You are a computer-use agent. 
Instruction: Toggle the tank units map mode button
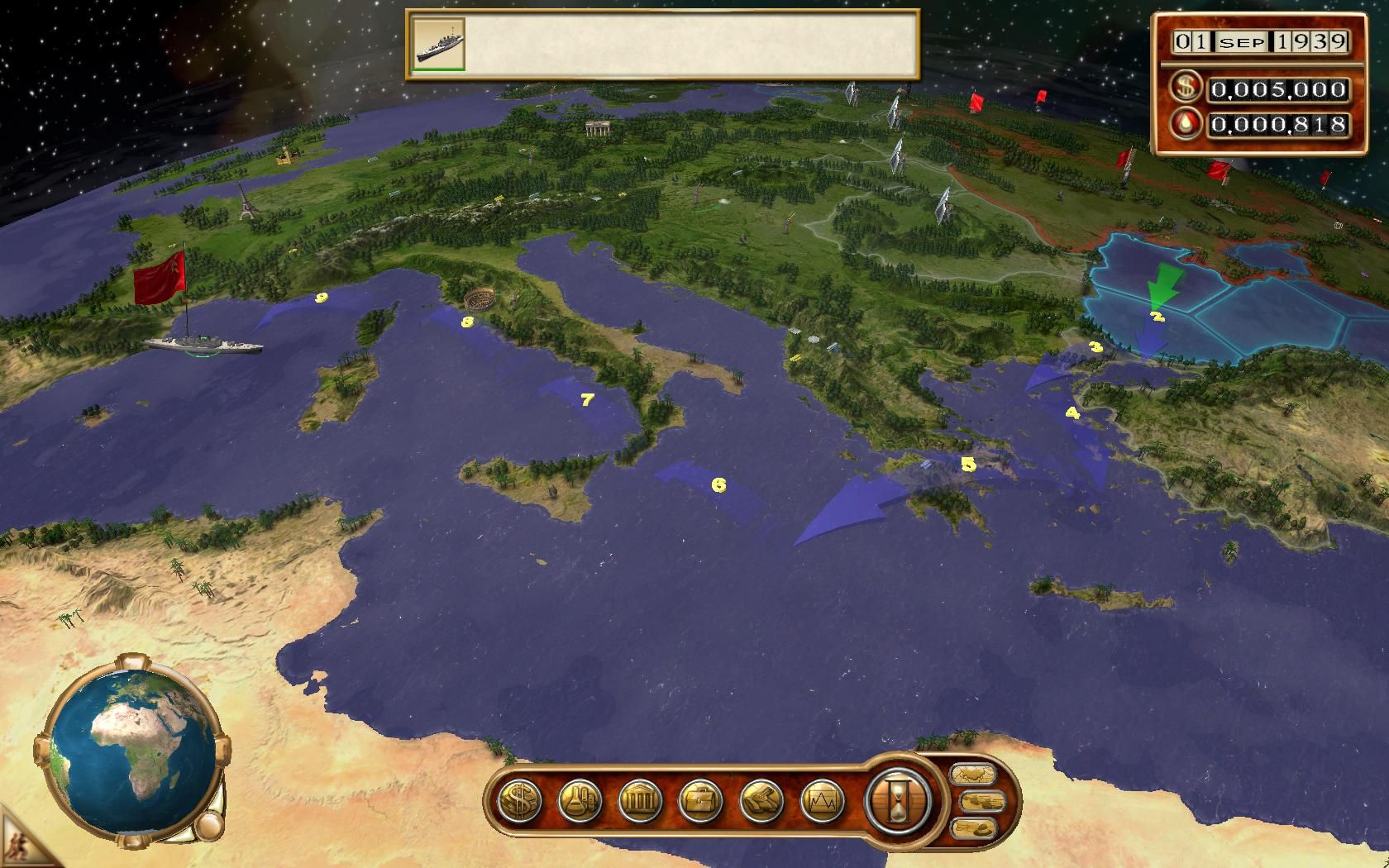(981, 801)
